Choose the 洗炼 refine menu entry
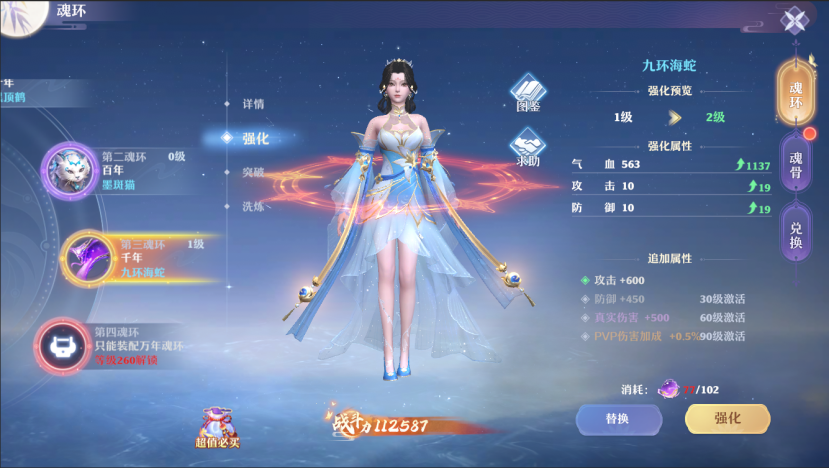This screenshot has width=829, height=468. tap(253, 206)
